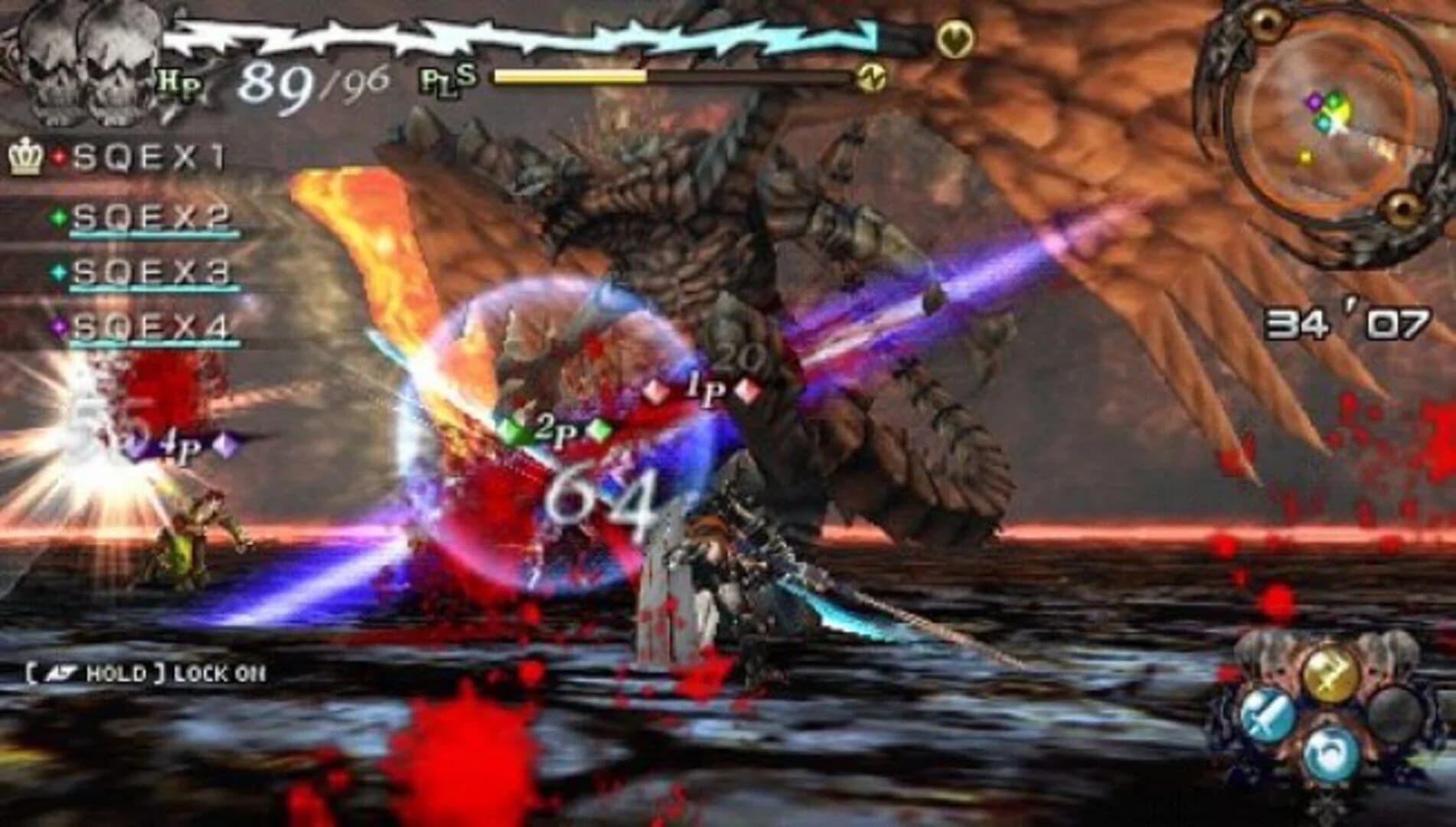Click the SQEX1 player name
Image resolution: width=1456 pixels, height=827 pixels.
(149, 157)
